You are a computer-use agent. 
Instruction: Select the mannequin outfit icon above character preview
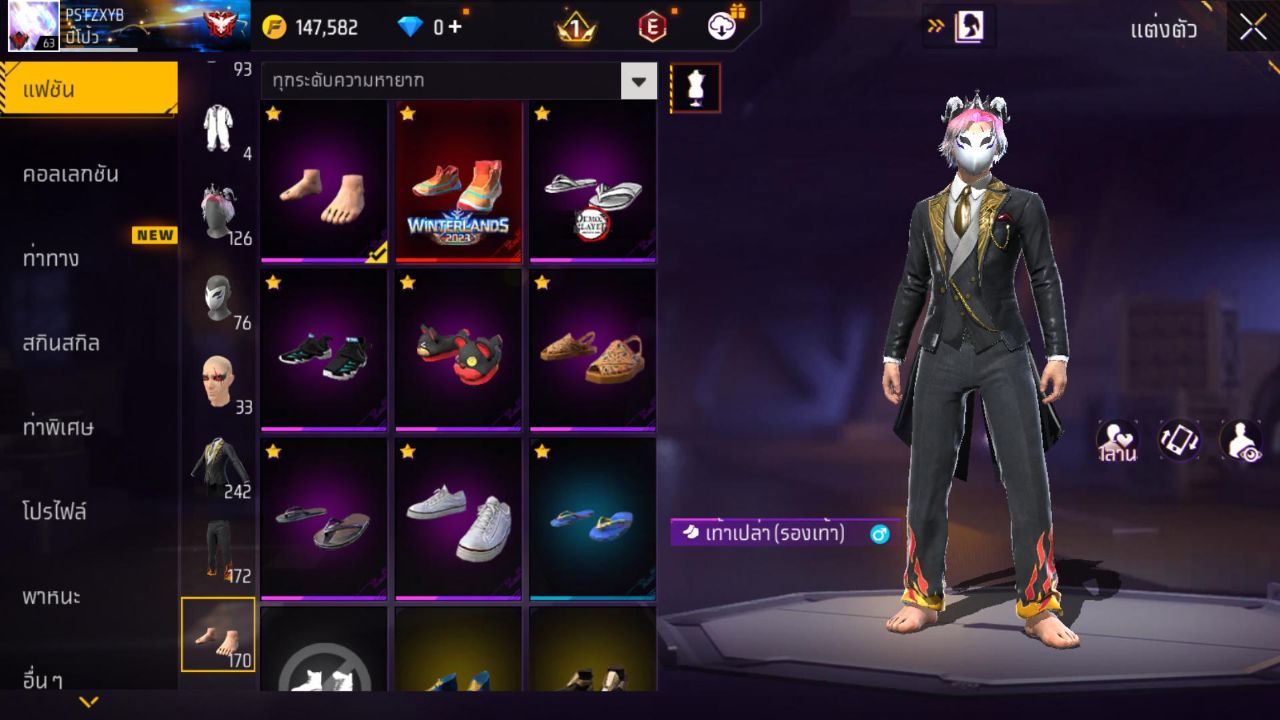(x=694, y=87)
